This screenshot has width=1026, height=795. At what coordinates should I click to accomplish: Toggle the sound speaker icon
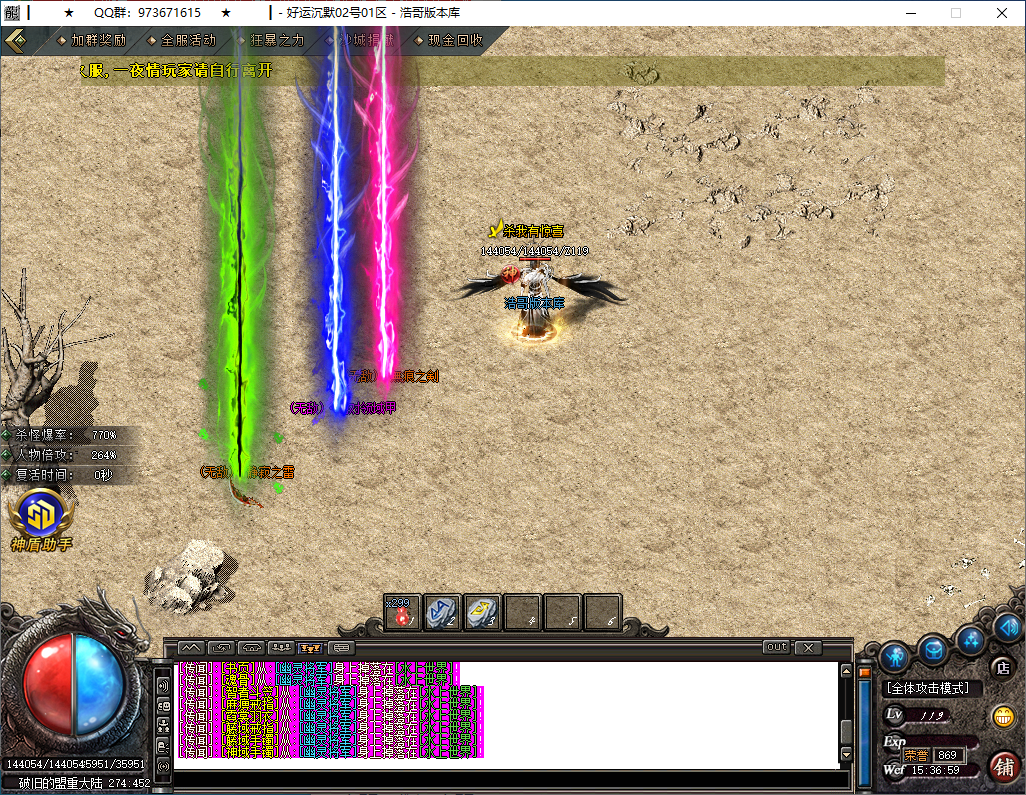click(x=1007, y=627)
